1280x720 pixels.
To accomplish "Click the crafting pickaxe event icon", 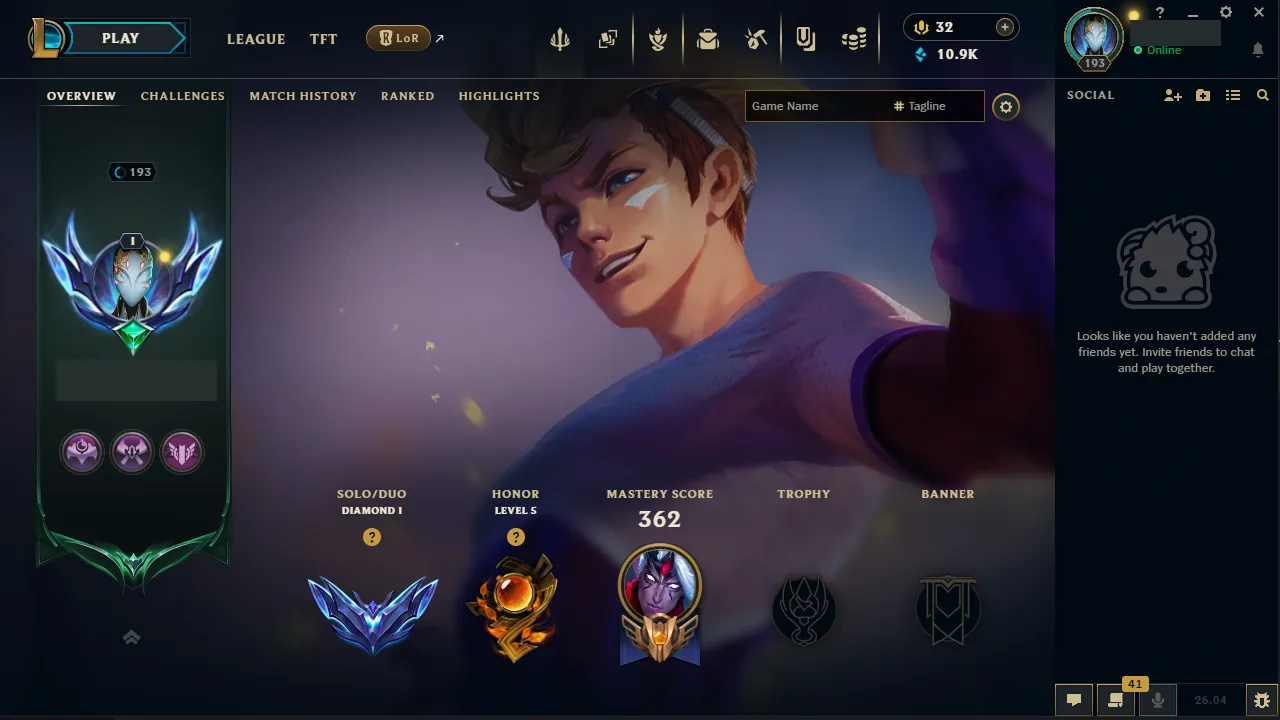I will click(x=756, y=38).
